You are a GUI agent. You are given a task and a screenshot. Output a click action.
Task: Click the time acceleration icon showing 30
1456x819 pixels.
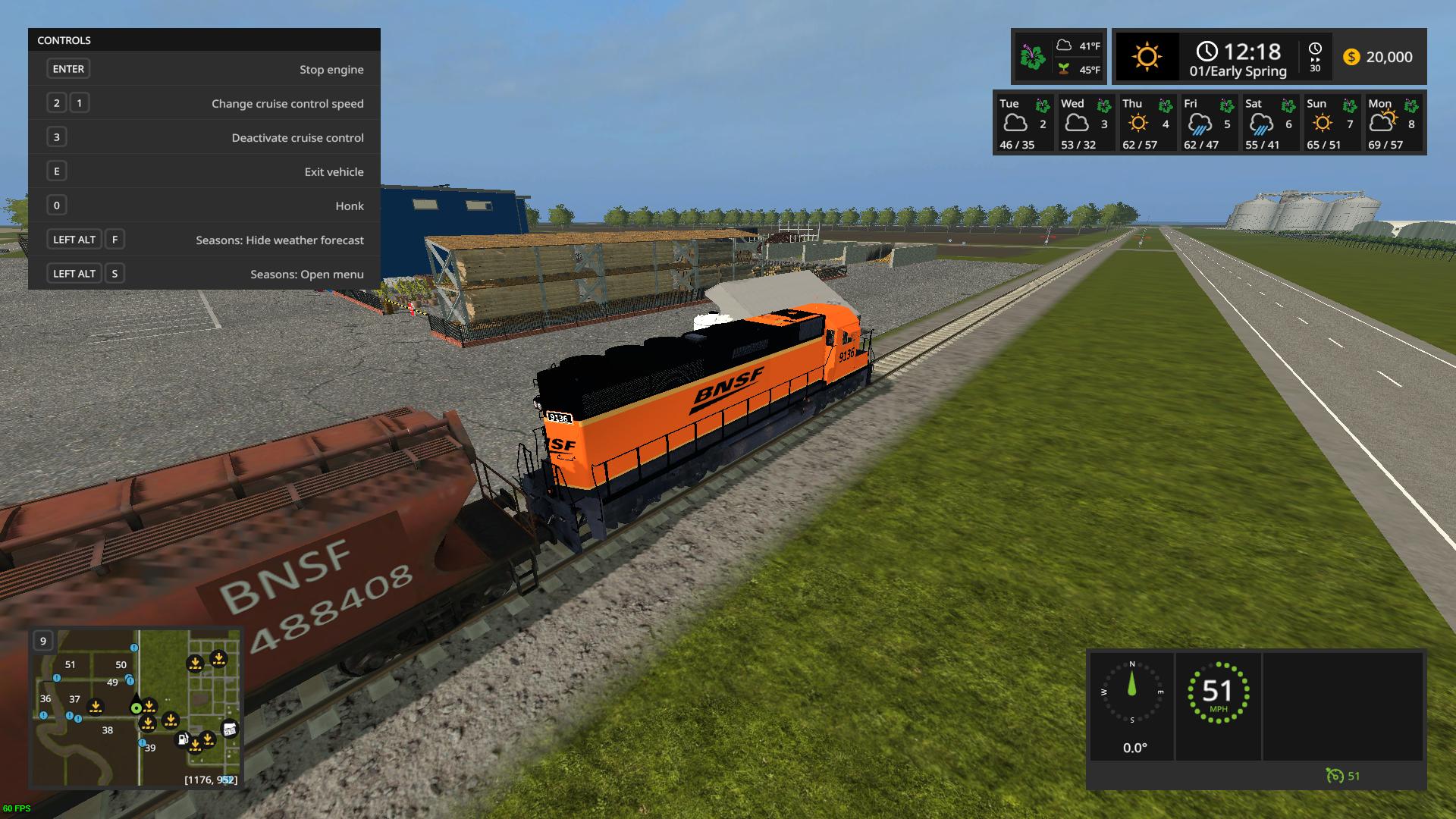tap(1315, 57)
